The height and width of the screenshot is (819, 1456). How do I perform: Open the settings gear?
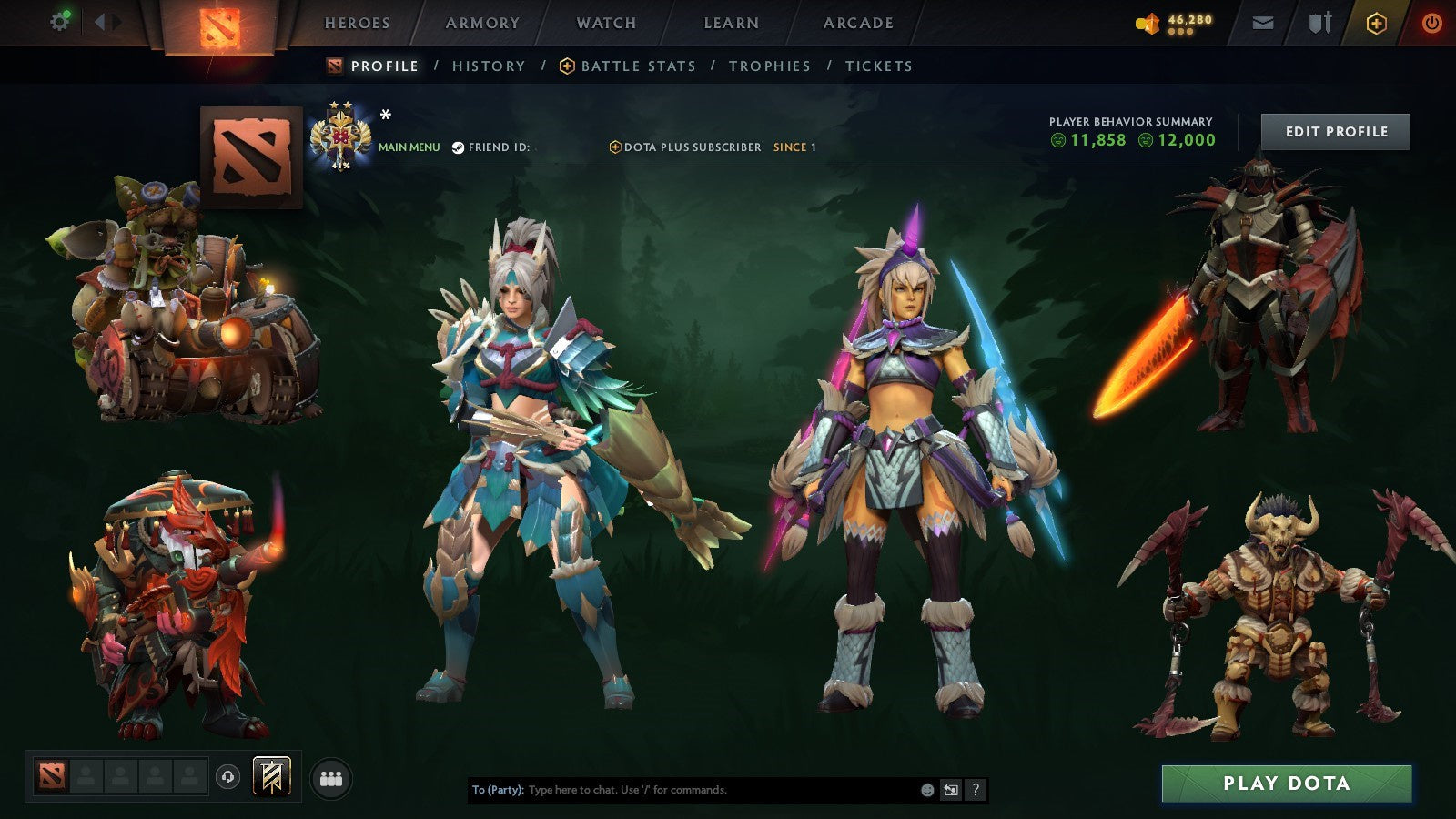(58, 20)
